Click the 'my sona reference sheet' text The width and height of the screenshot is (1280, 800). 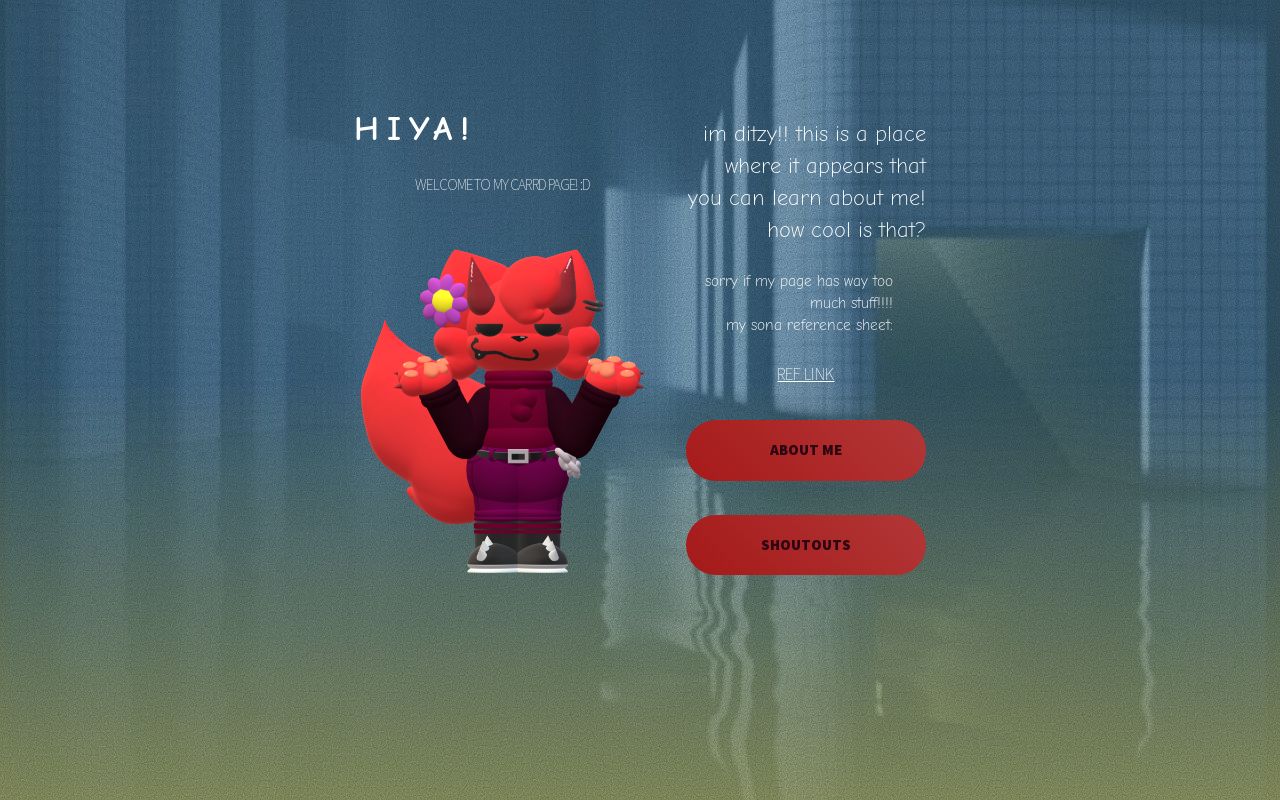[x=809, y=325]
